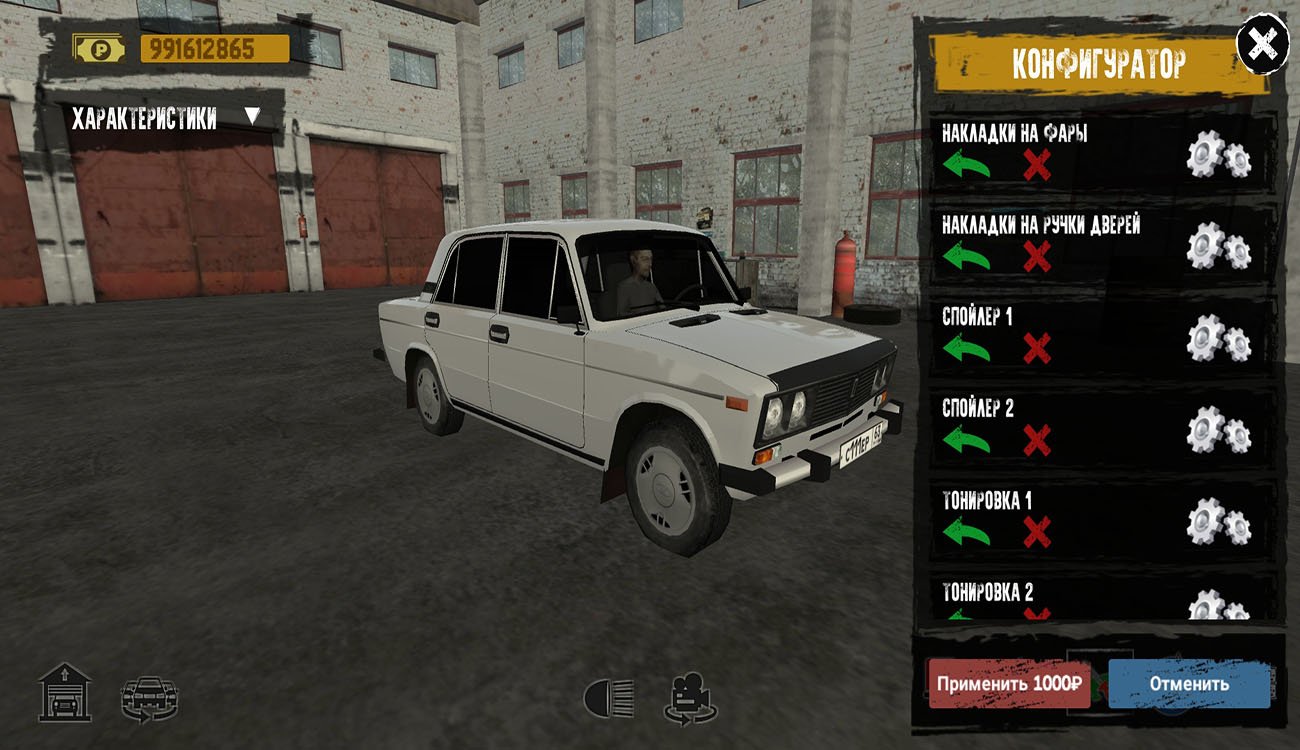The width and height of the screenshot is (1300, 750).
Task: Close the configurator panel
Action: point(1263,43)
